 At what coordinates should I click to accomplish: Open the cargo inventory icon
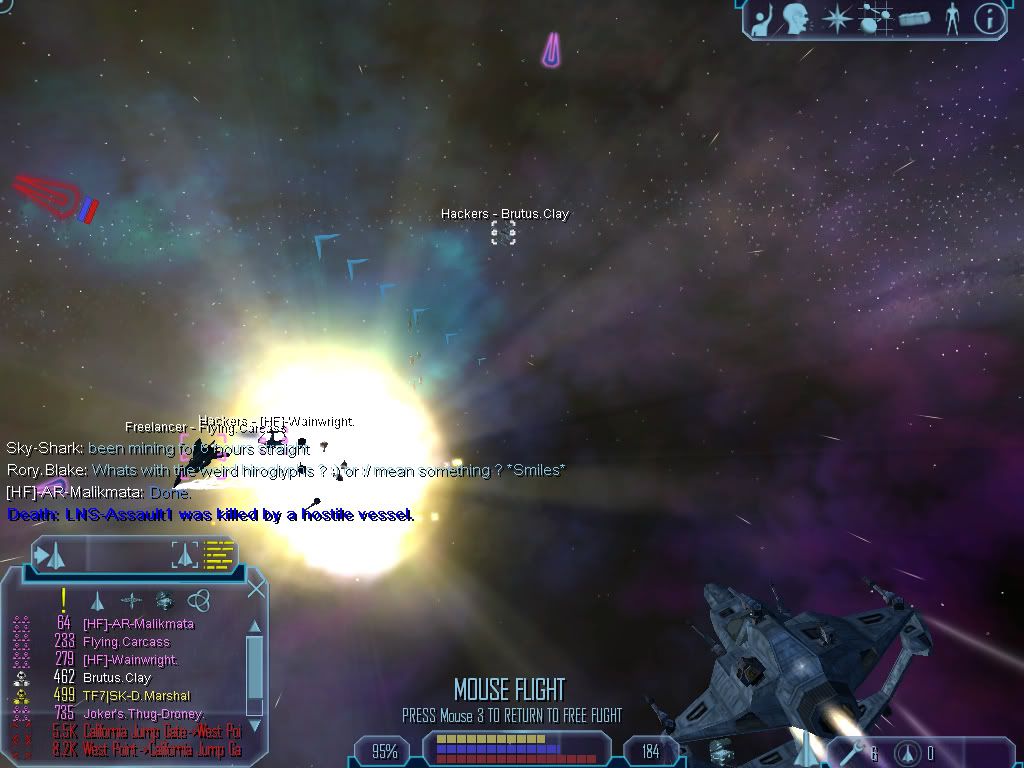click(914, 18)
